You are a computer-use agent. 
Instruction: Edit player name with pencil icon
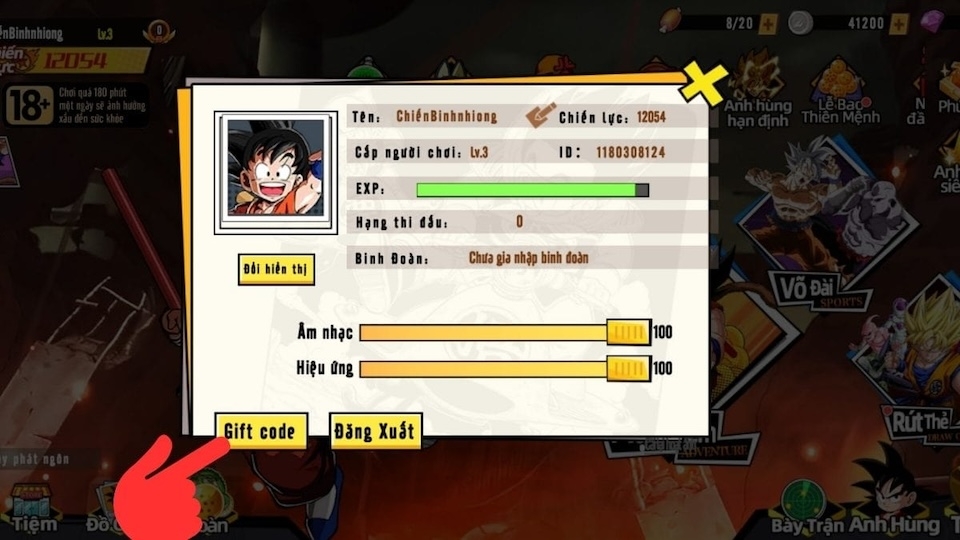(540, 116)
